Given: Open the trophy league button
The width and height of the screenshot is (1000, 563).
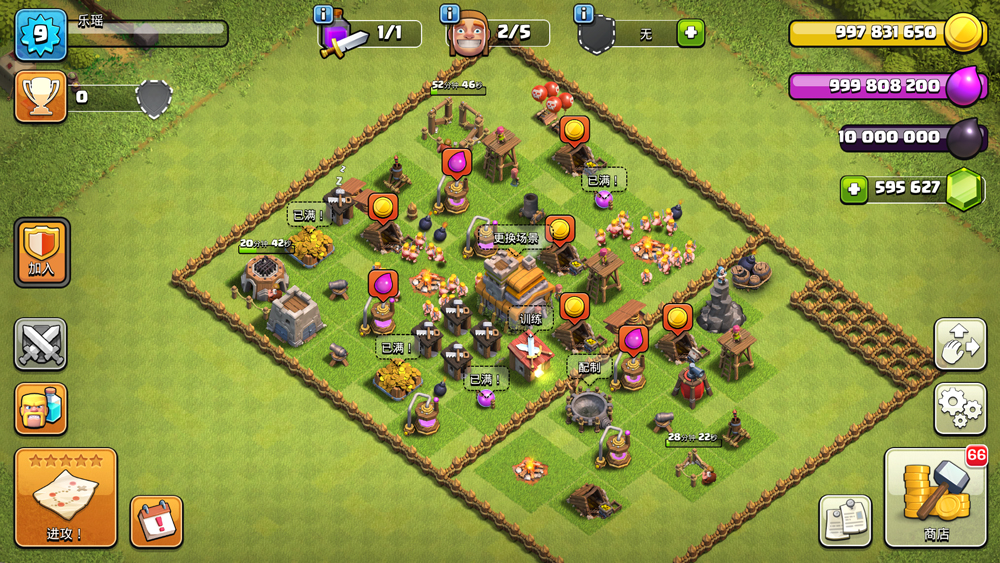Looking at the screenshot, I should tap(41, 96).
